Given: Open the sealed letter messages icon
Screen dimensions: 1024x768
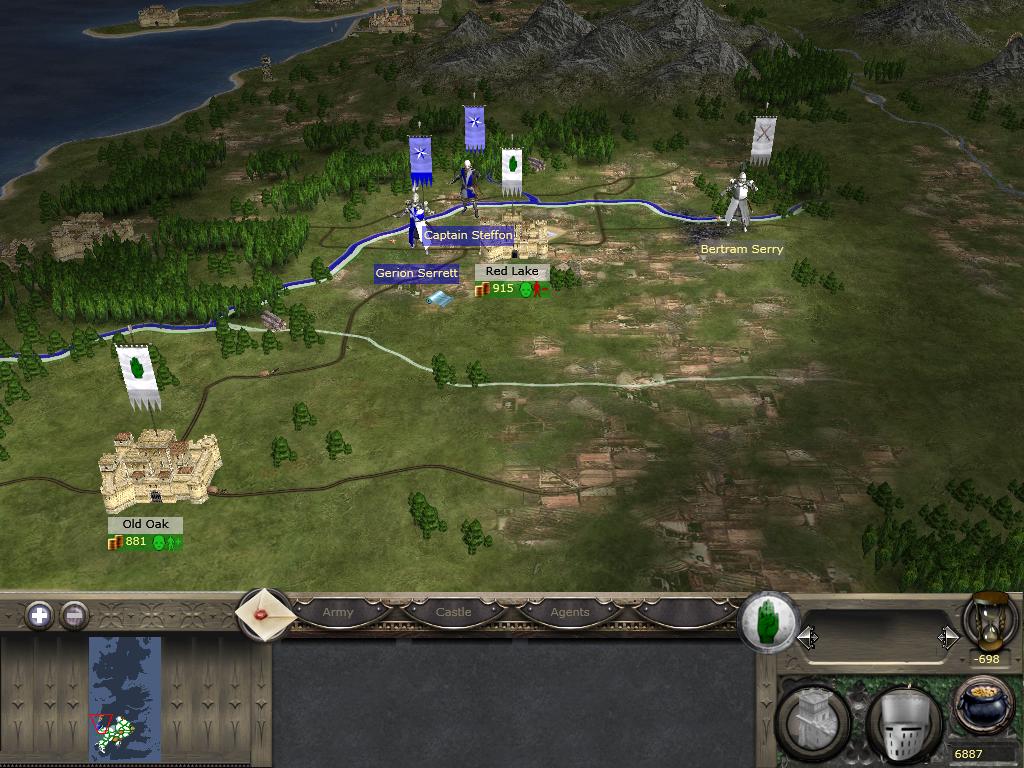Looking at the screenshot, I should [x=265, y=613].
